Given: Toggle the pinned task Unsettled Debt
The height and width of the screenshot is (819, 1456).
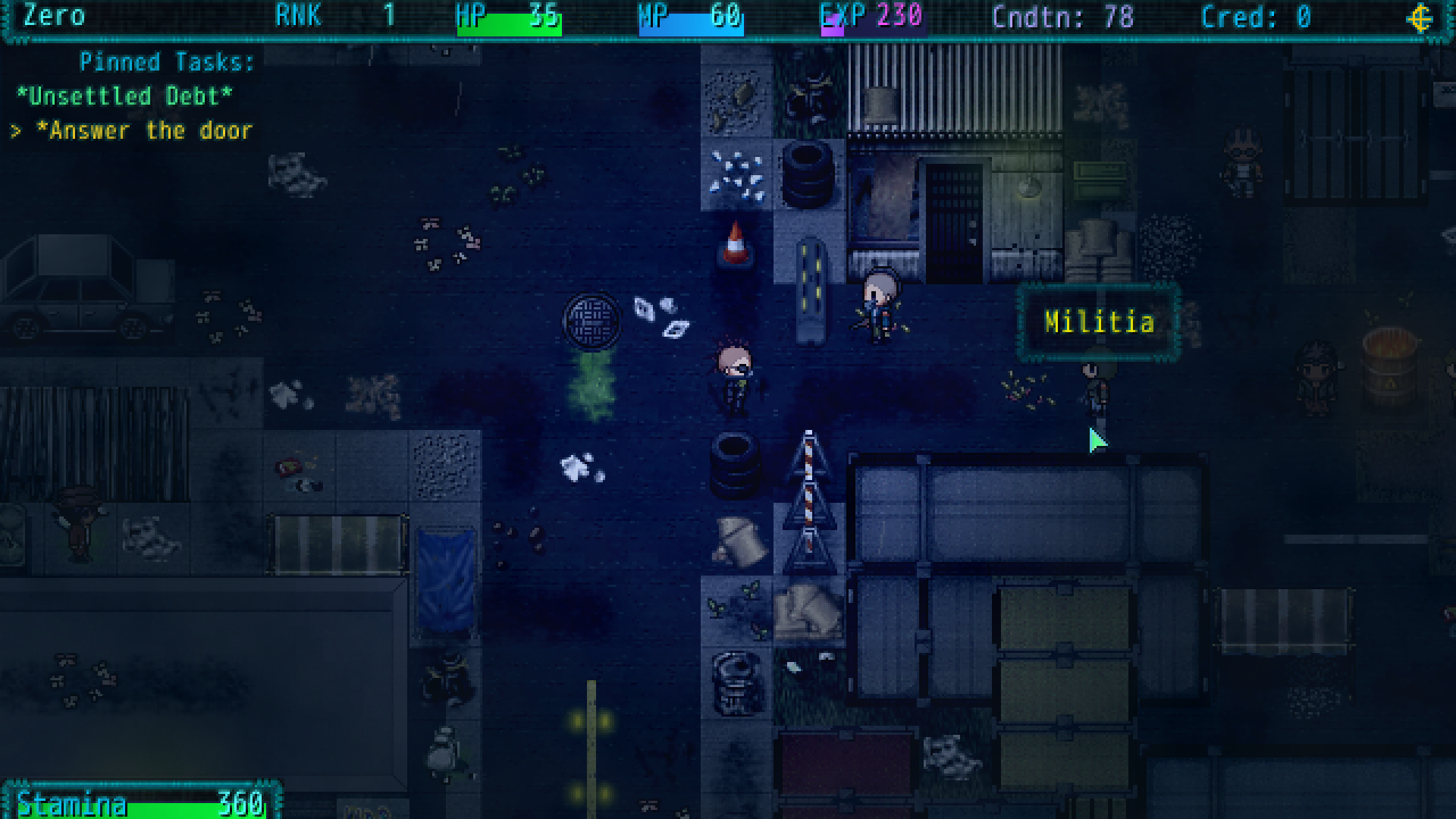Looking at the screenshot, I should tap(126, 96).
